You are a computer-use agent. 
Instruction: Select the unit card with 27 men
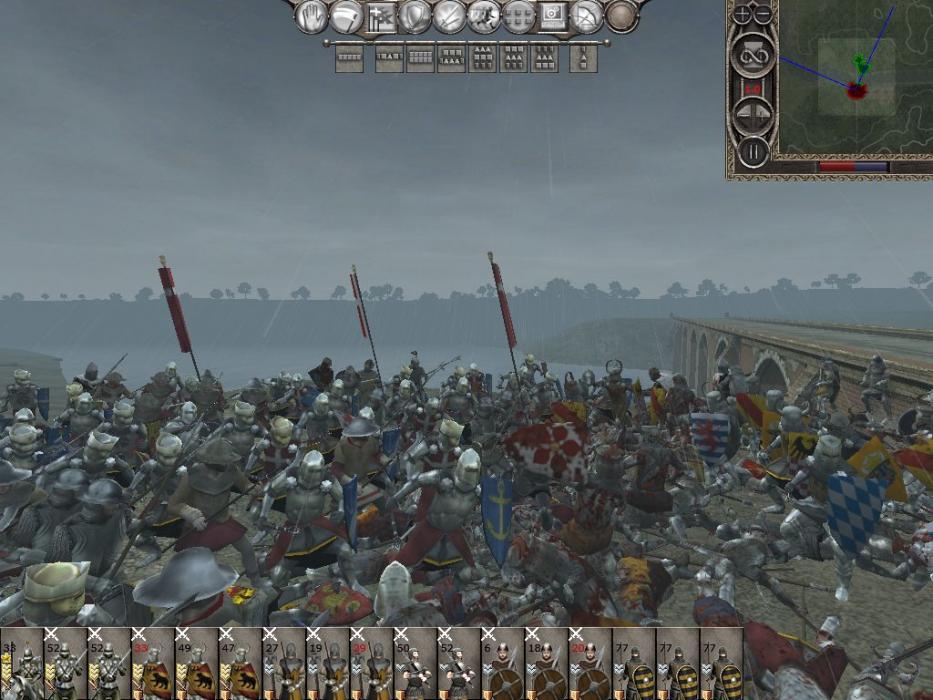coord(283,664)
